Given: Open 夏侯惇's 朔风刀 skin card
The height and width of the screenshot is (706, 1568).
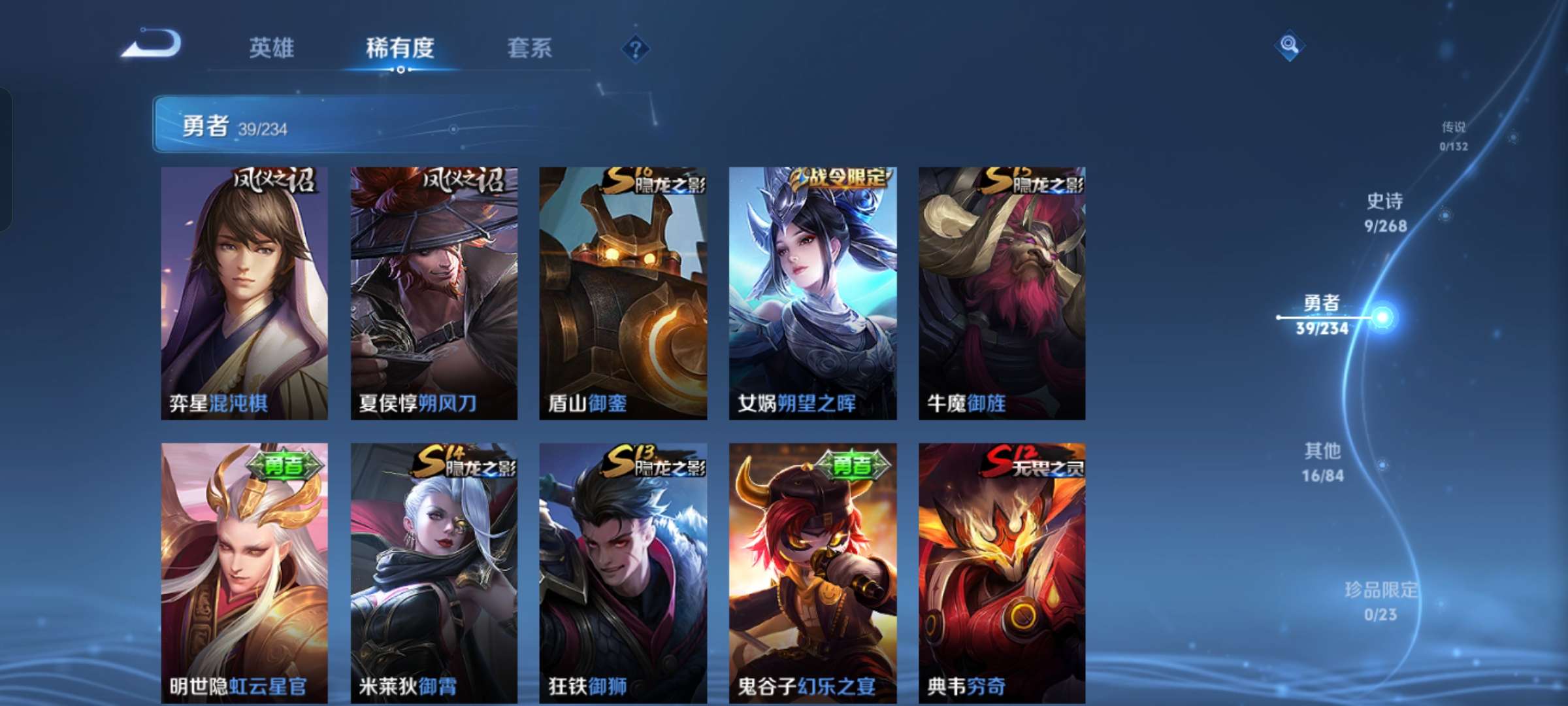Looking at the screenshot, I should tap(431, 294).
